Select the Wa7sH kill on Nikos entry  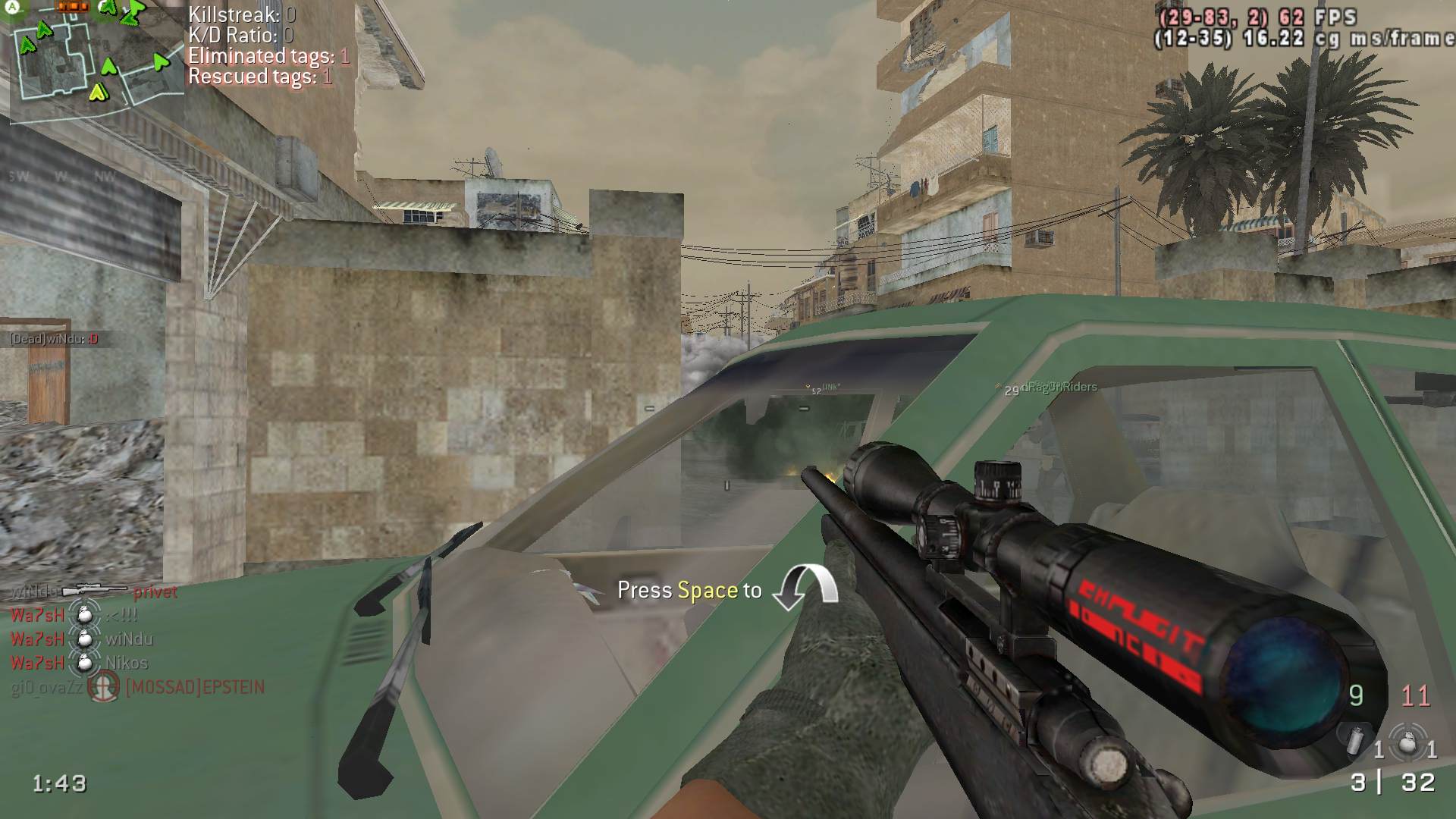(80, 663)
